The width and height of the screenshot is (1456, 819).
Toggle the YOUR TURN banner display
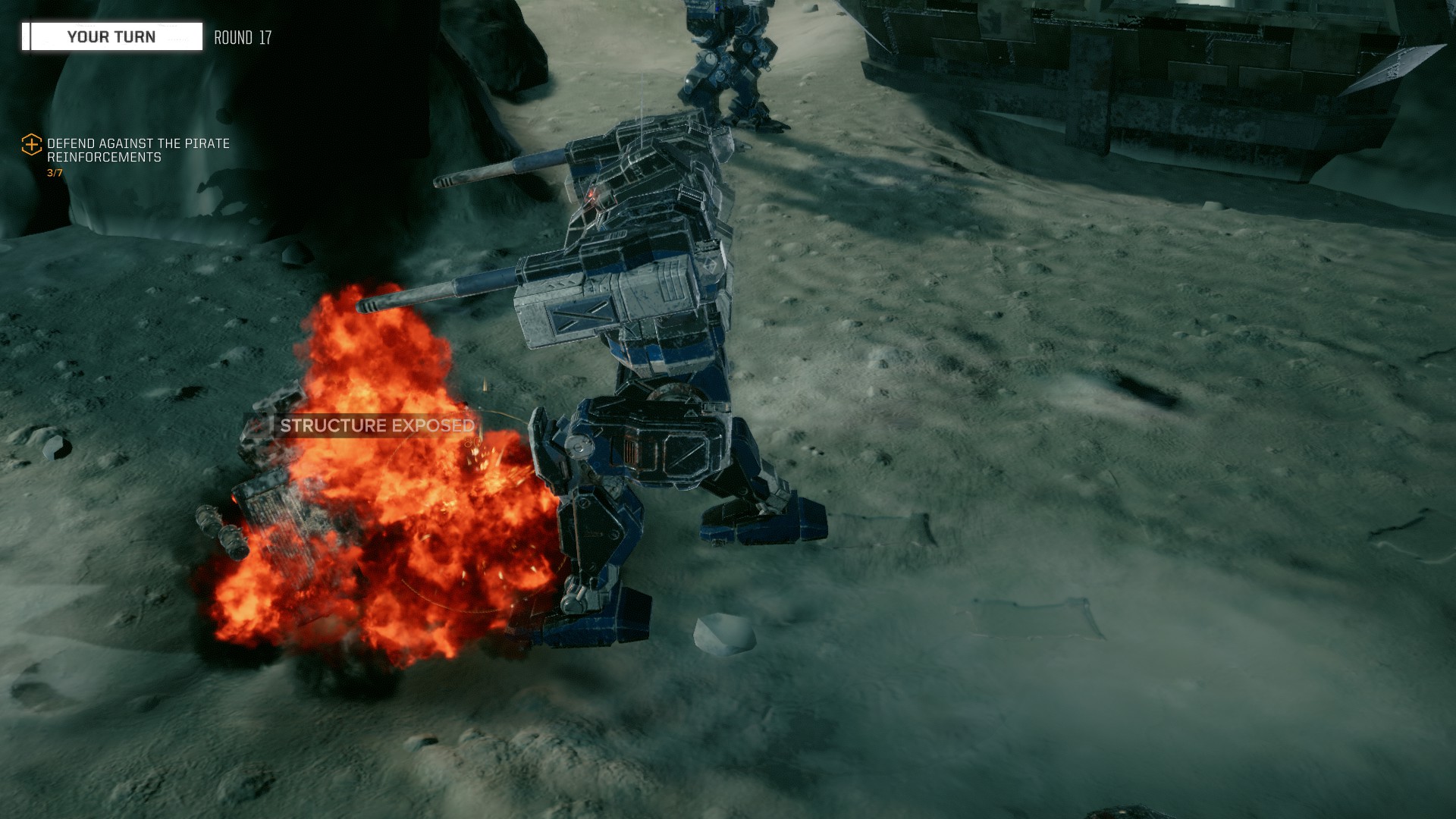[x=111, y=36]
